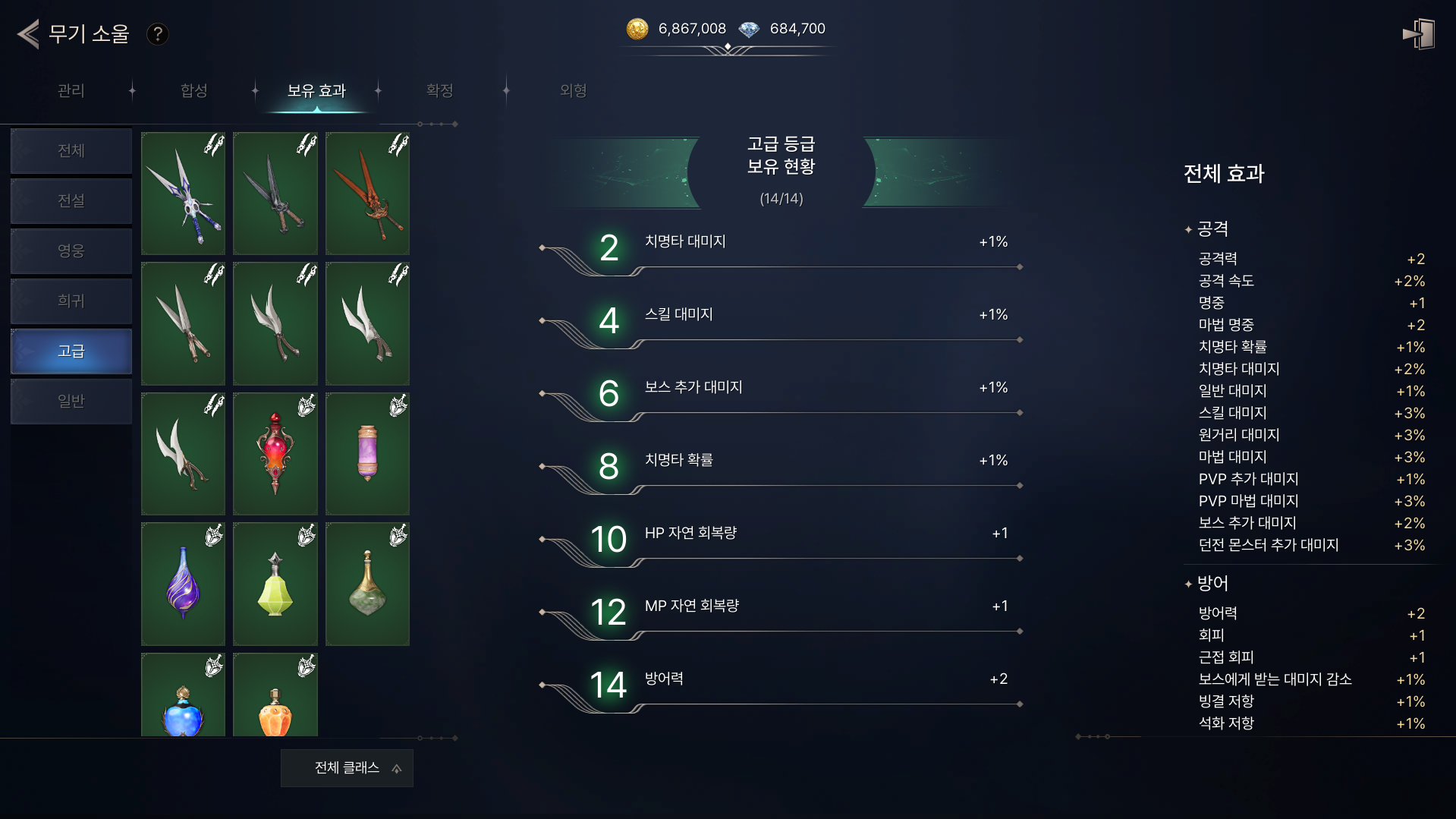
Task: Open the question mark help icon
Action: click(157, 34)
